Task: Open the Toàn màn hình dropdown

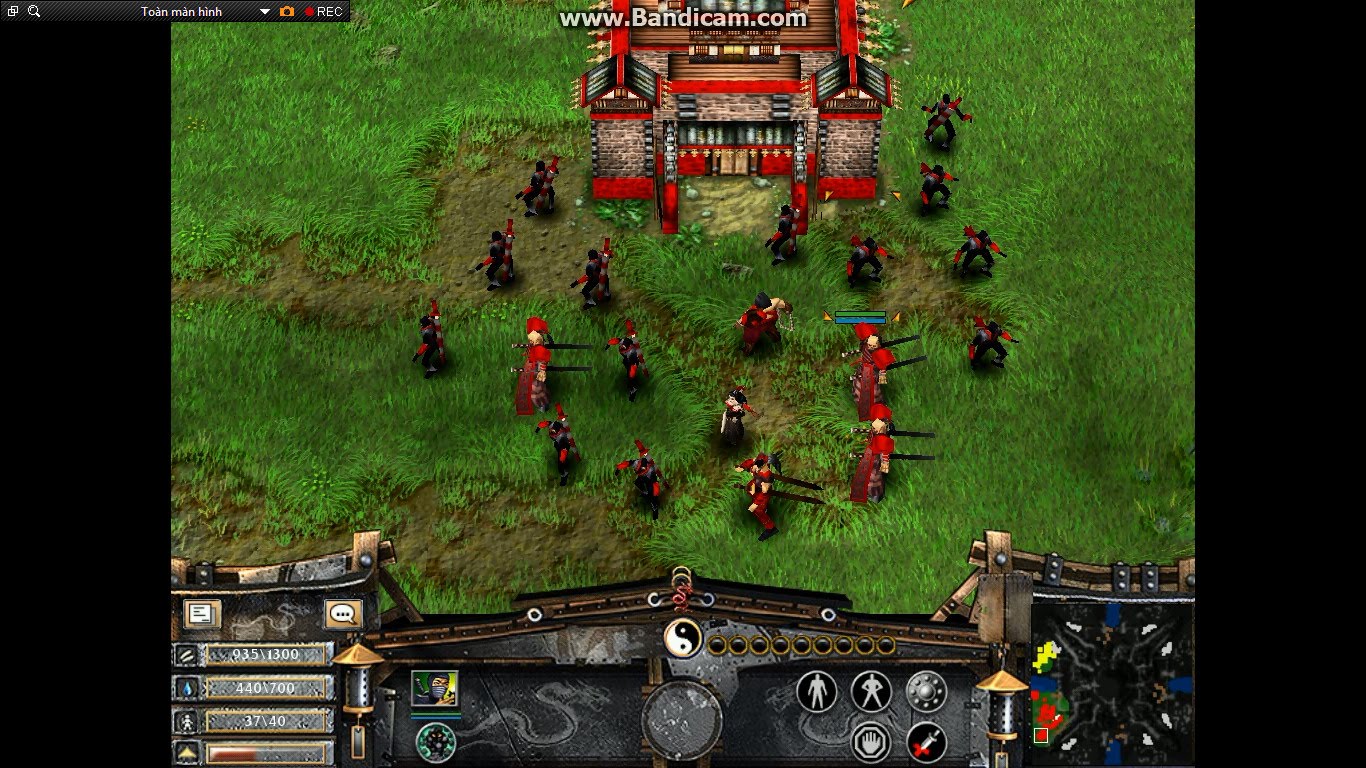Action: tap(264, 9)
